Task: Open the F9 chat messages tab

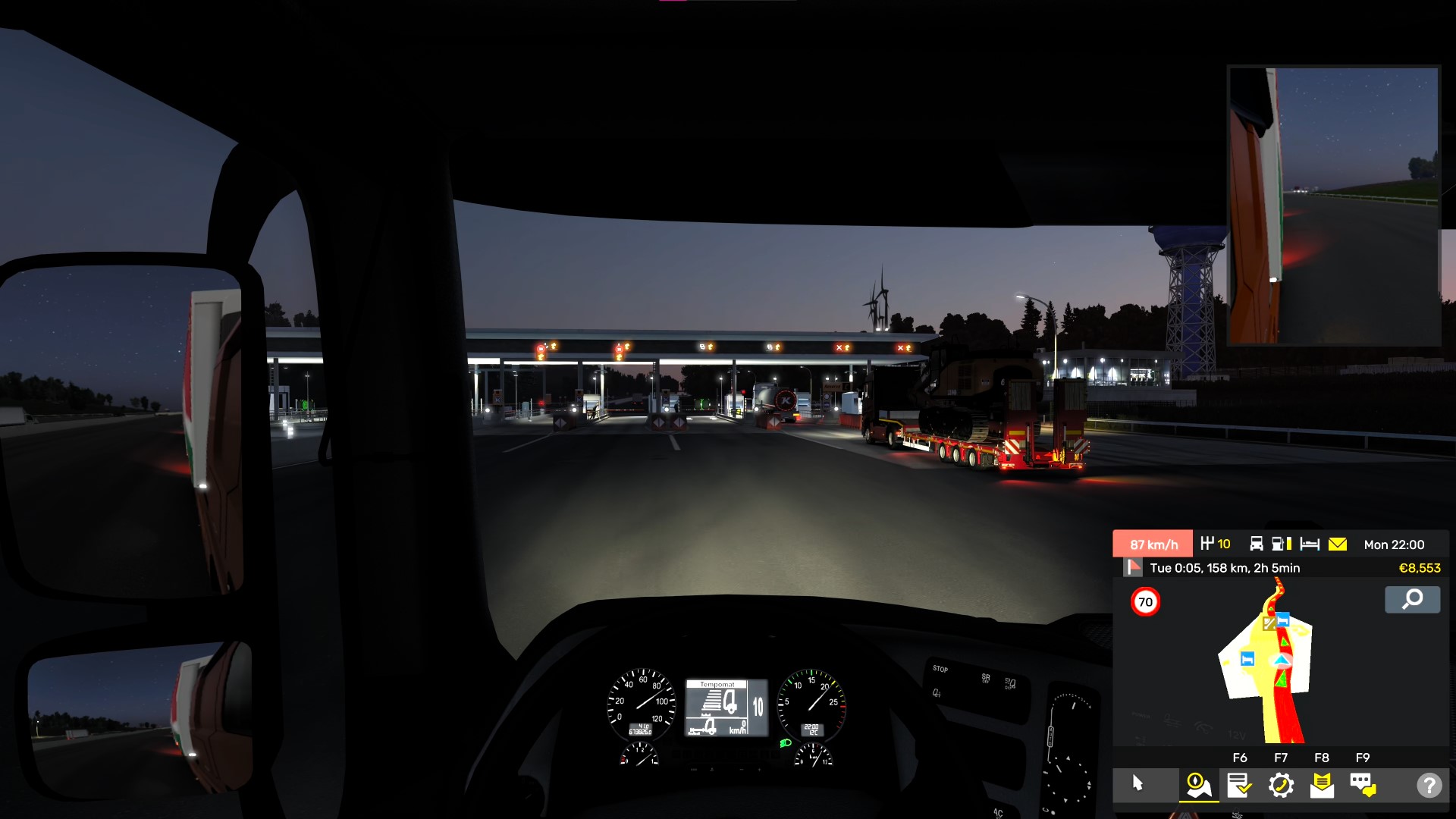Action: [x=1363, y=785]
